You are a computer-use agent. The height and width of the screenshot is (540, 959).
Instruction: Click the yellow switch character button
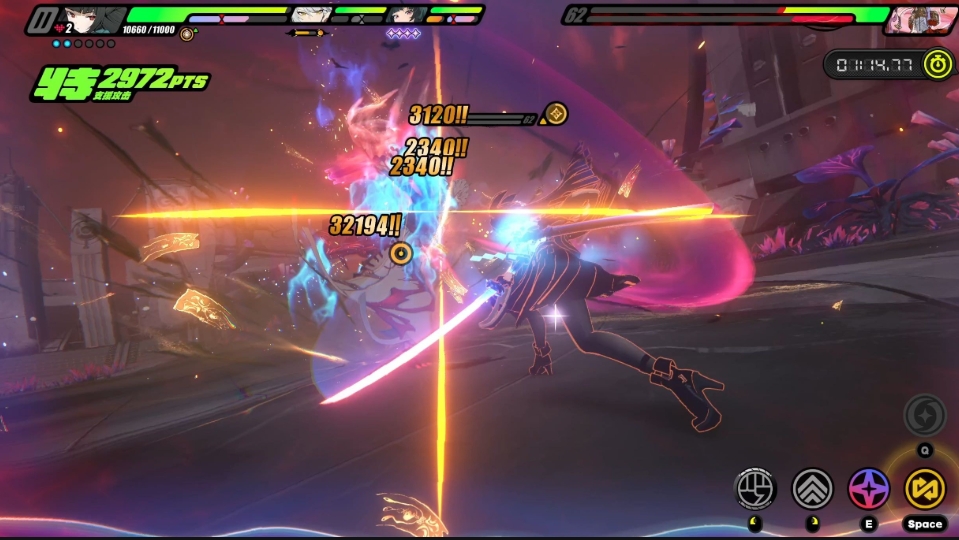925,488
